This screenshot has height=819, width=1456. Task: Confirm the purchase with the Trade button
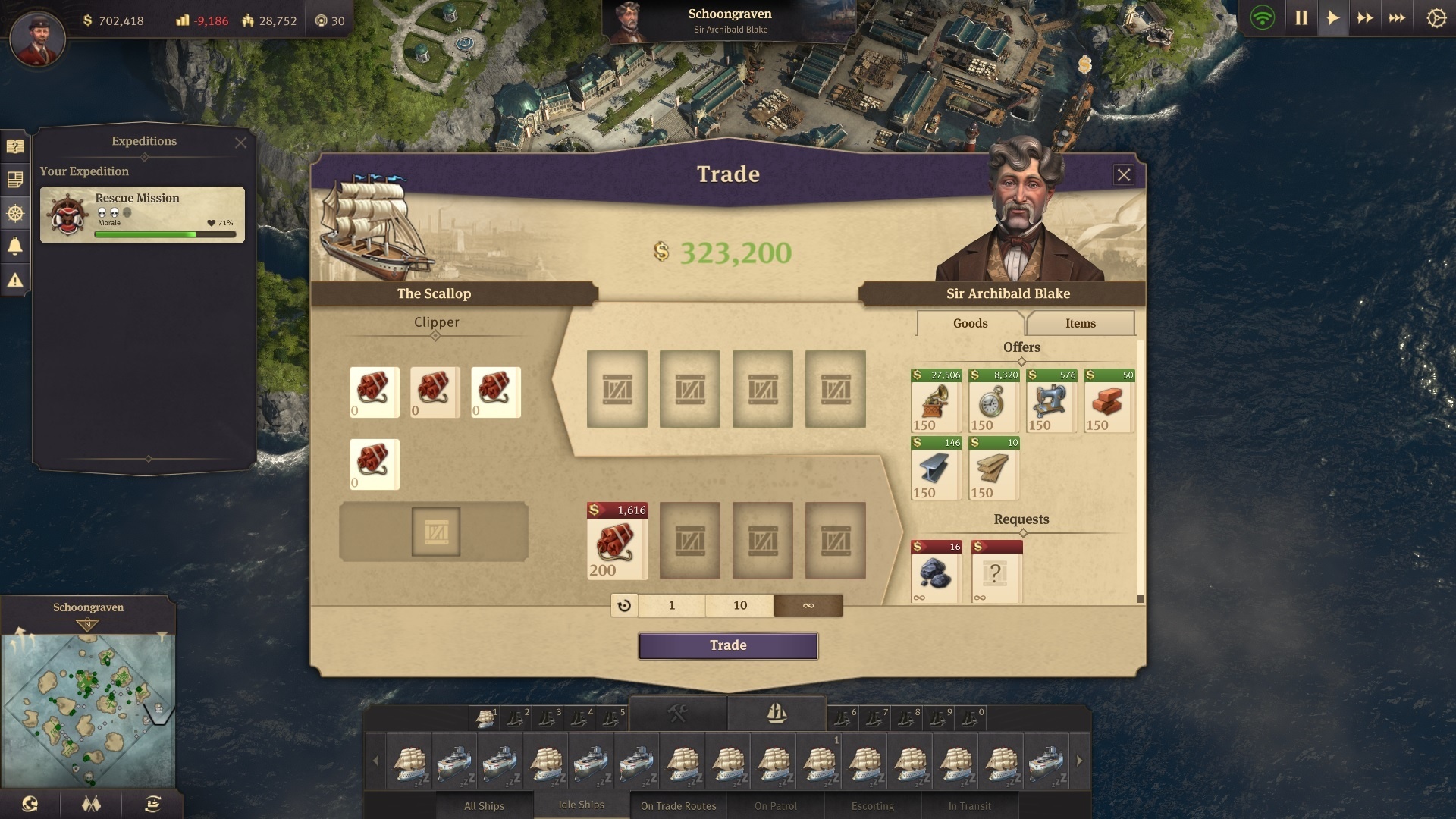click(728, 645)
